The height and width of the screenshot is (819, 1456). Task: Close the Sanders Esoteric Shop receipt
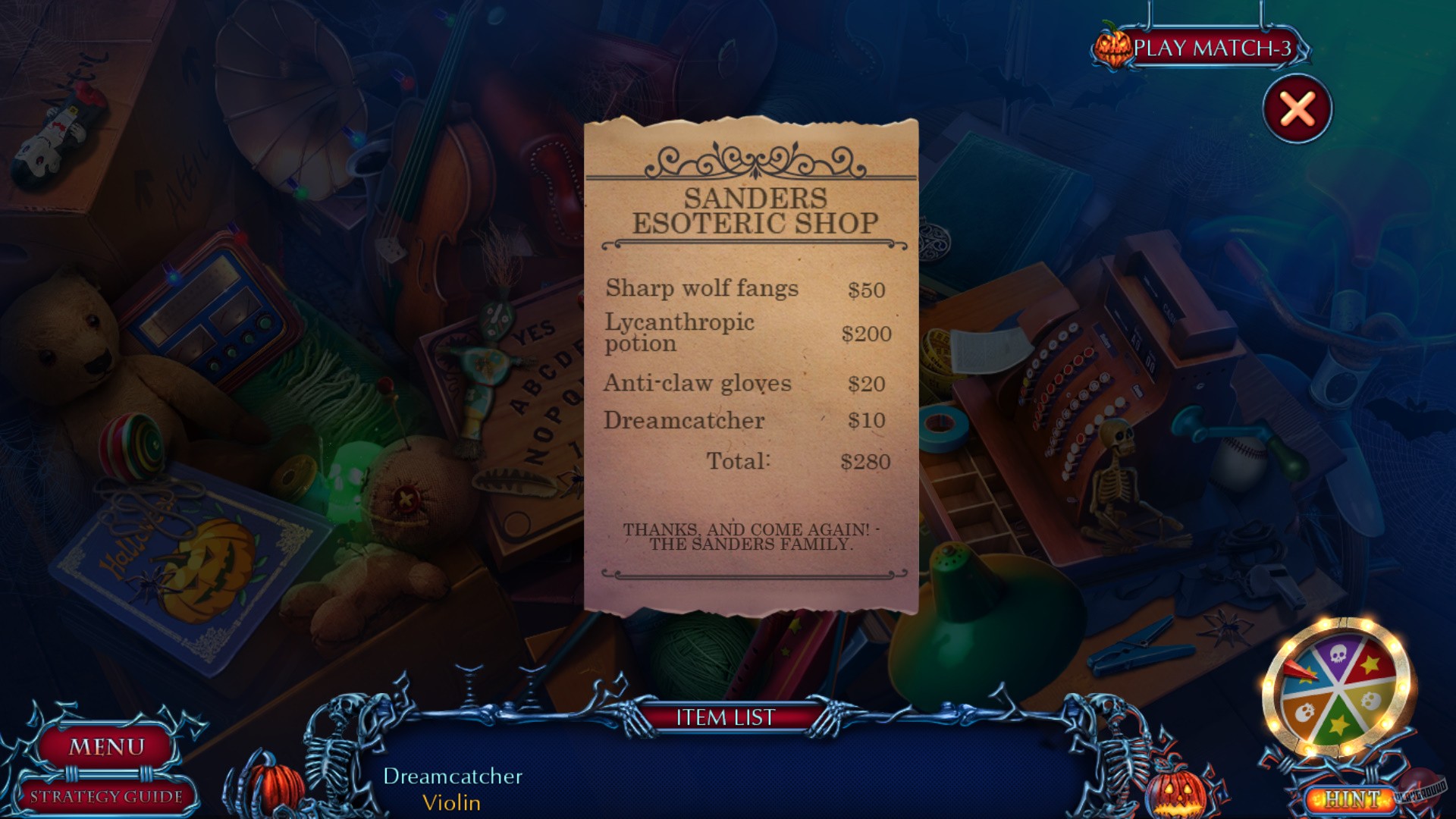pyautogui.click(x=1299, y=108)
